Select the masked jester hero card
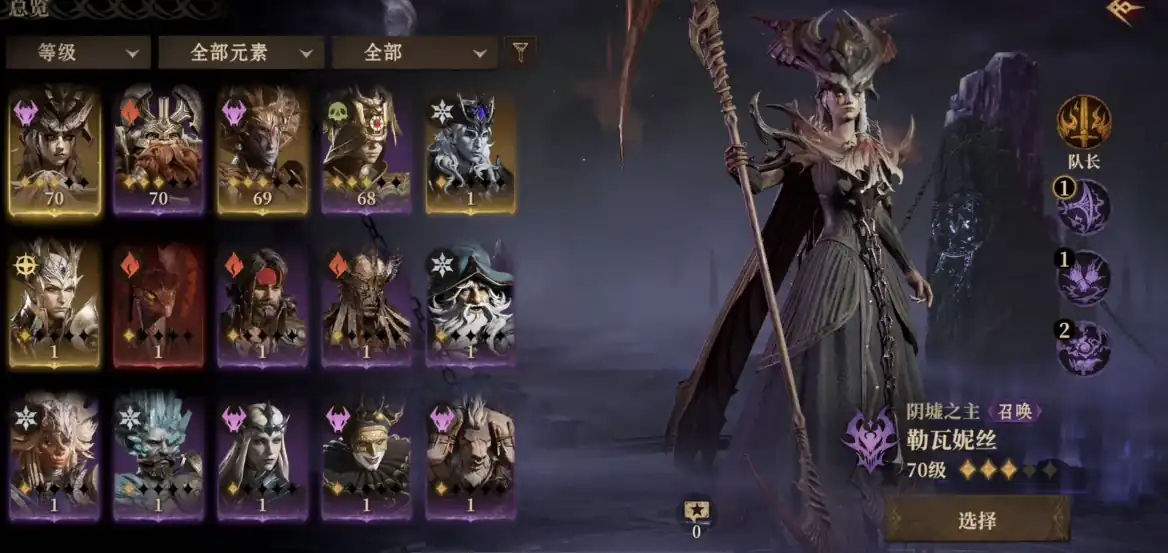This screenshot has width=1168, height=553. 367,457
